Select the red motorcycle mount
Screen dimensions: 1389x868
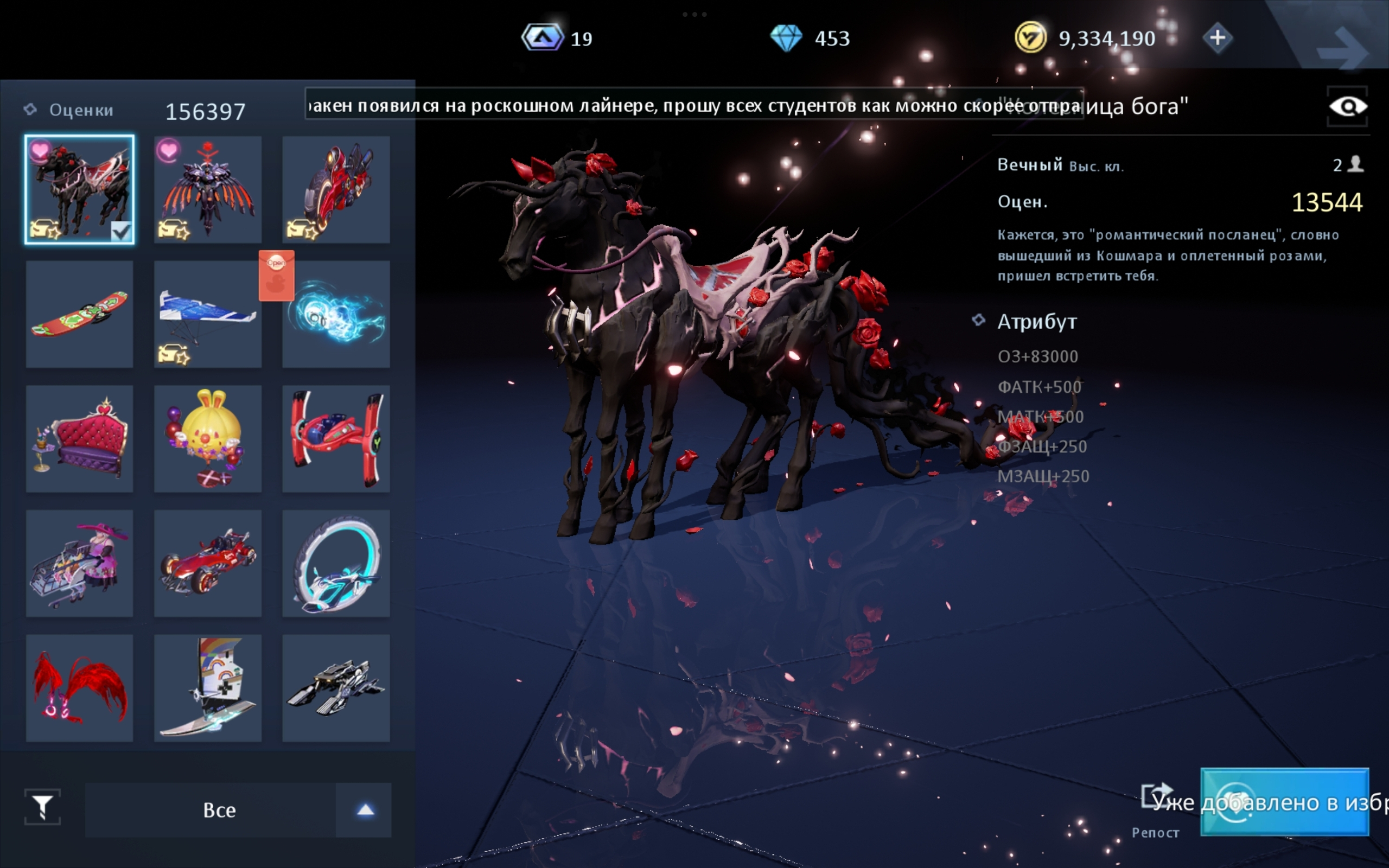[336, 189]
